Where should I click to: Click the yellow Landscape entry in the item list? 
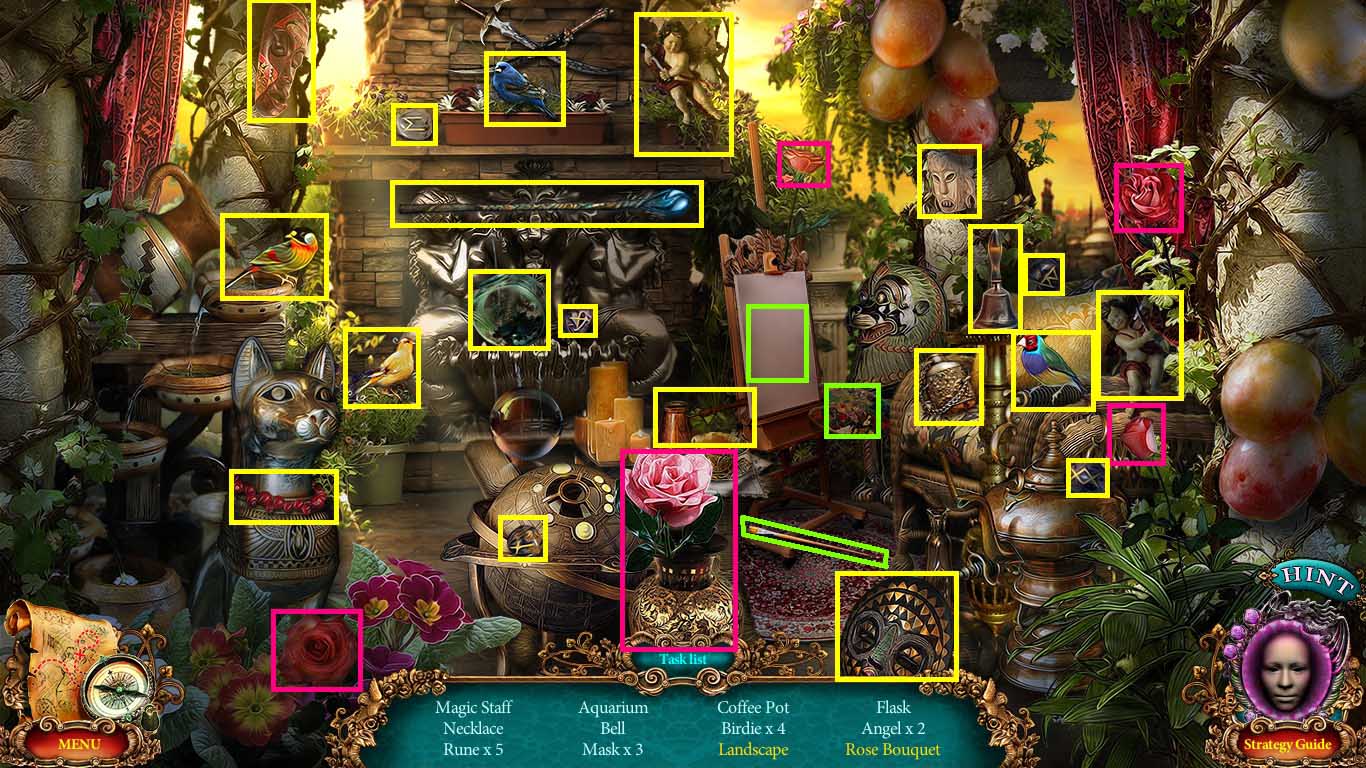point(751,749)
